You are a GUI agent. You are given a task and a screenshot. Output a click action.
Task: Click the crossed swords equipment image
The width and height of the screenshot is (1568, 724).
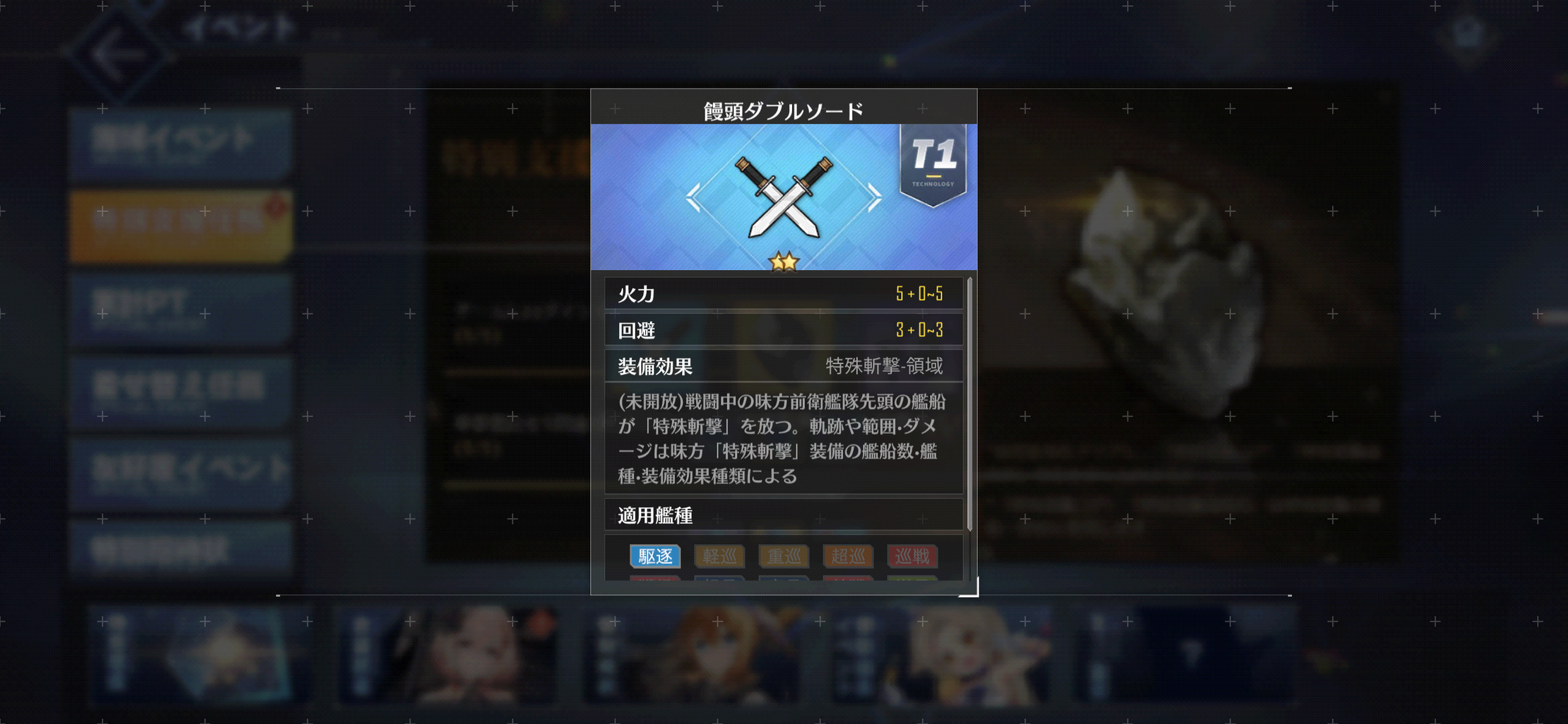point(782,198)
